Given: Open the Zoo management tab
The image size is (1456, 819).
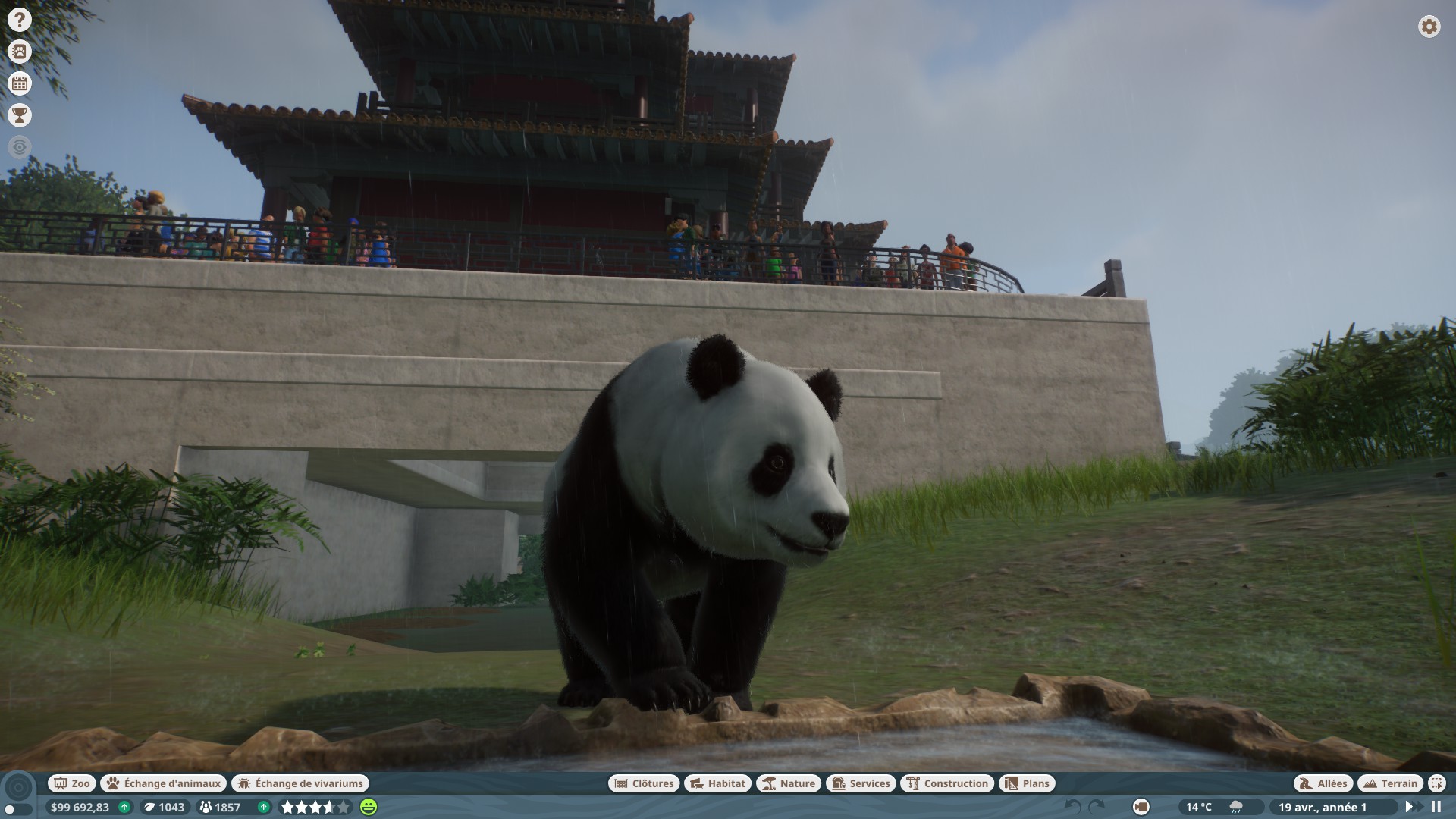Looking at the screenshot, I should 72,783.
